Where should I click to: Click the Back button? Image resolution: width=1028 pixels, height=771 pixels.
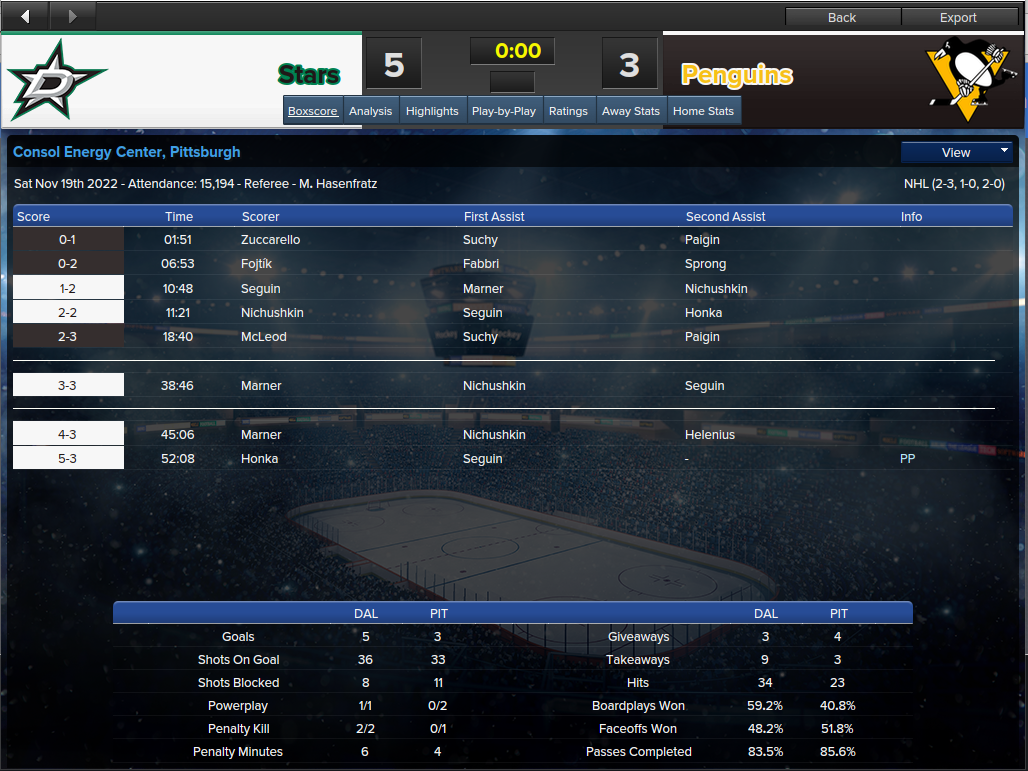[842, 17]
